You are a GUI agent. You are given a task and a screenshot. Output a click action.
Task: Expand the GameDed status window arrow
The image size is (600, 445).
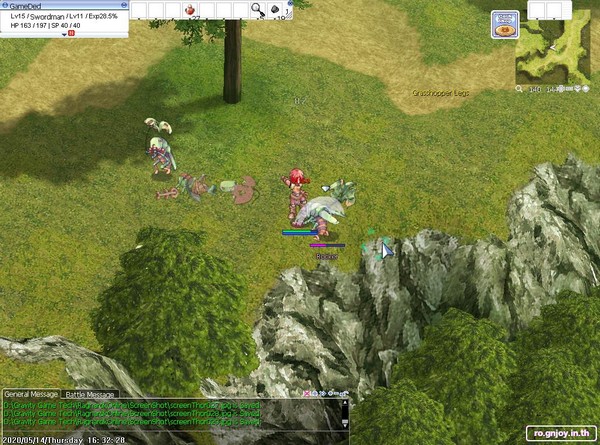[65, 34]
